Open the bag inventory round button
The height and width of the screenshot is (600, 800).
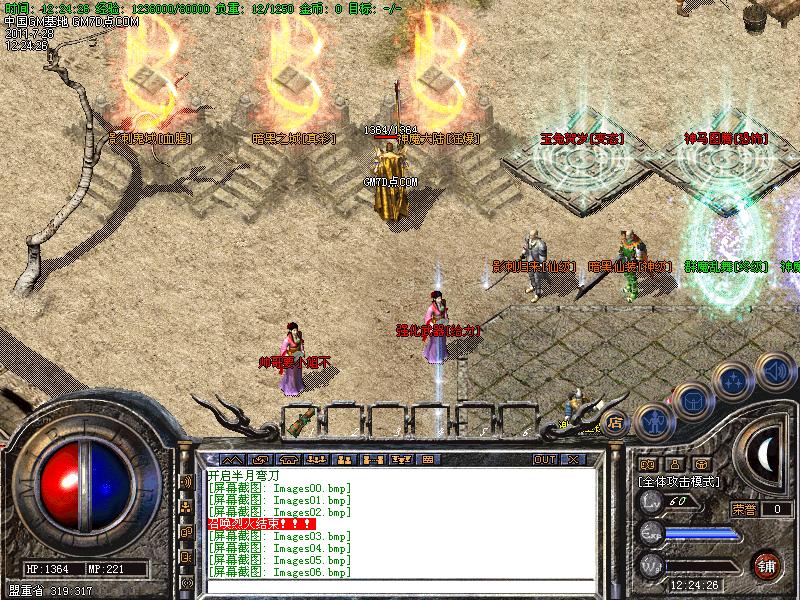pos(692,400)
